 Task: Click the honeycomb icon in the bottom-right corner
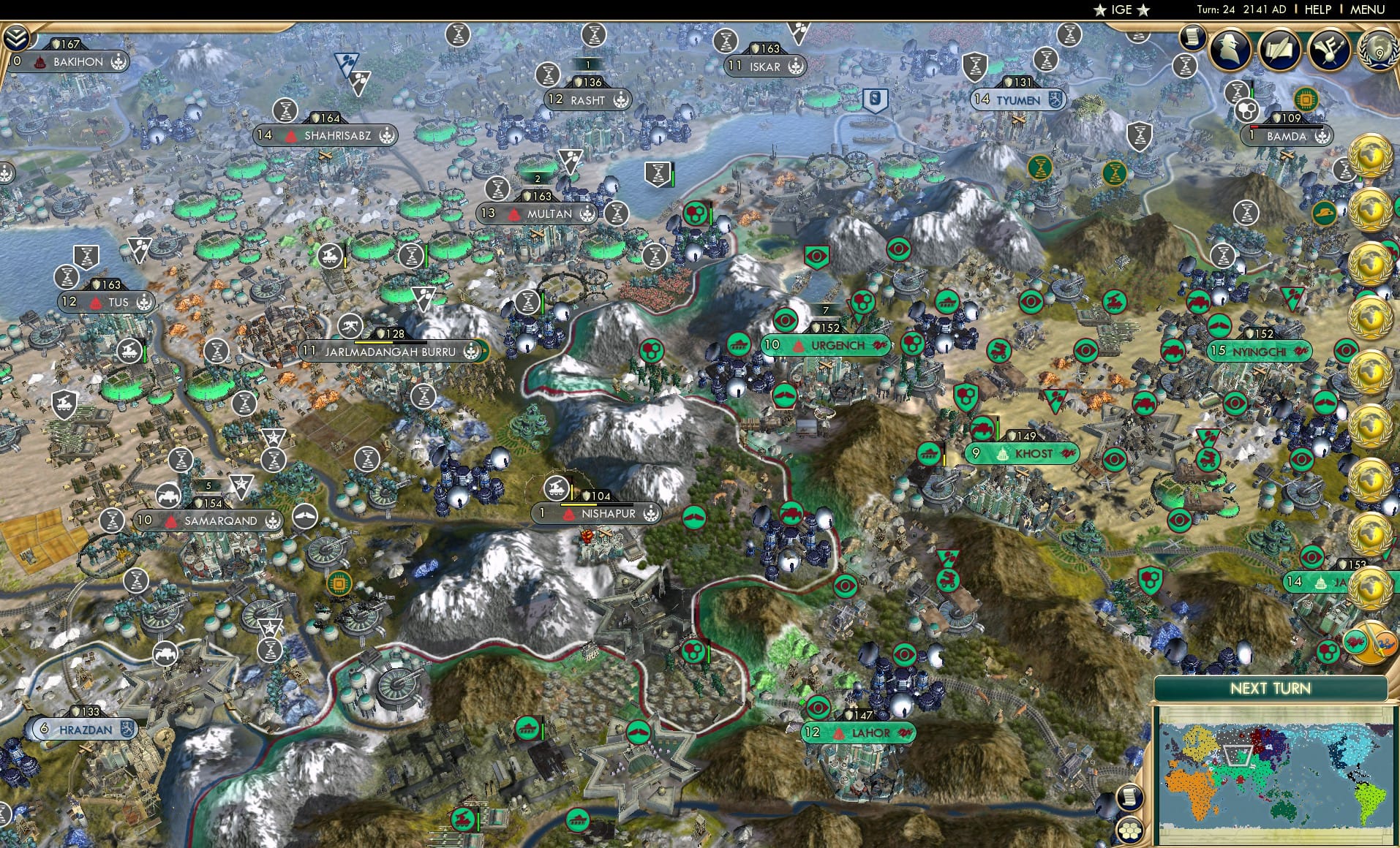[x=1129, y=831]
